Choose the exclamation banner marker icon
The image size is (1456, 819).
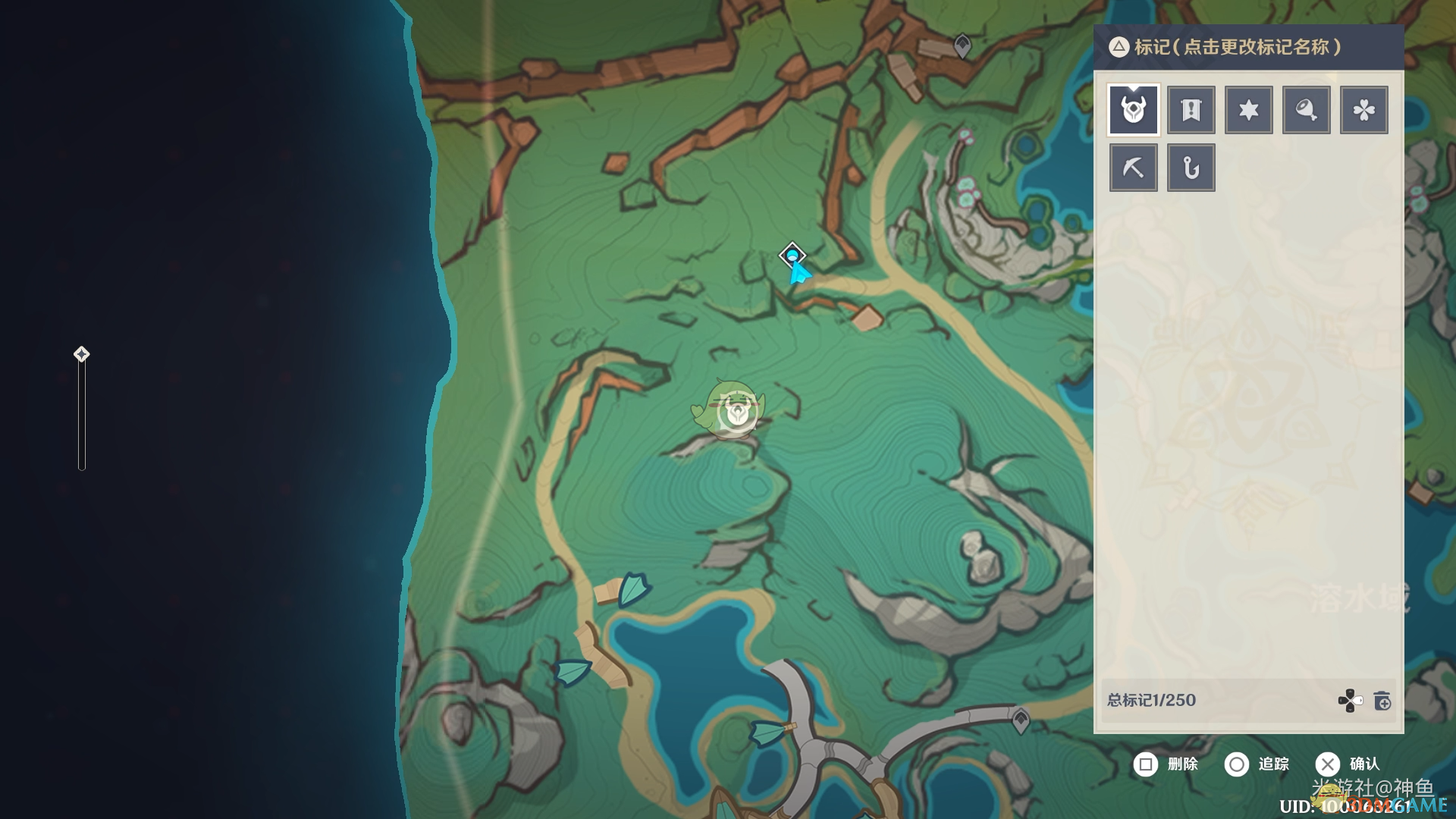pyautogui.click(x=1191, y=110)
